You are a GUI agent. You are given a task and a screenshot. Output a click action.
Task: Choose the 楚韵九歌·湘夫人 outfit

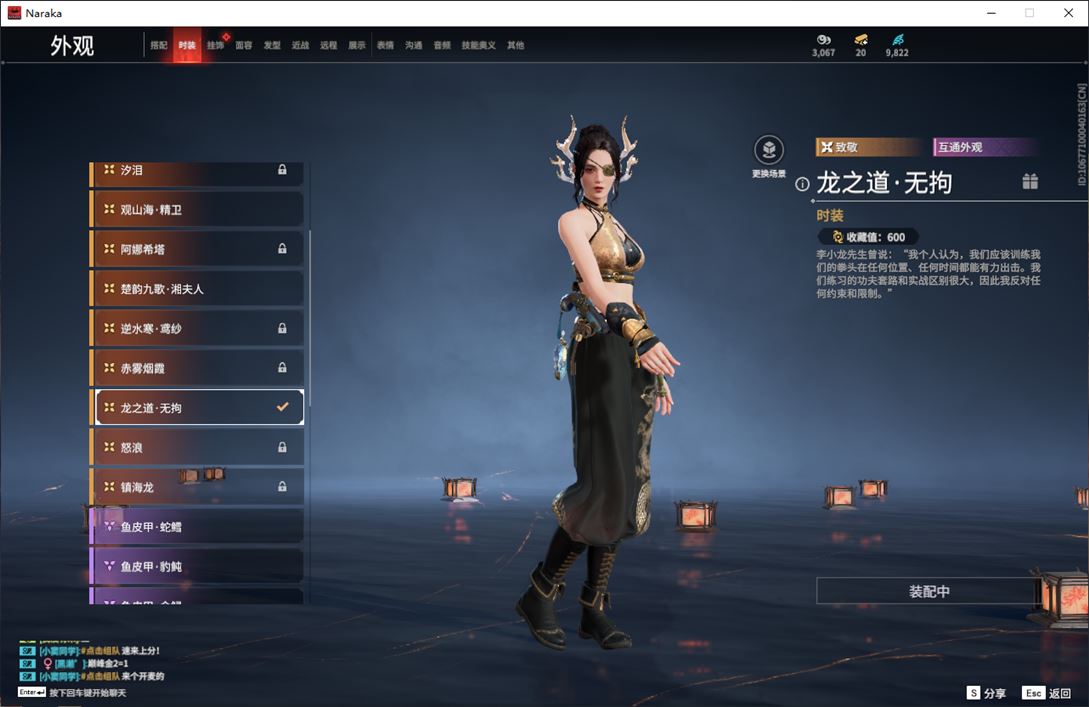point(198,289)
